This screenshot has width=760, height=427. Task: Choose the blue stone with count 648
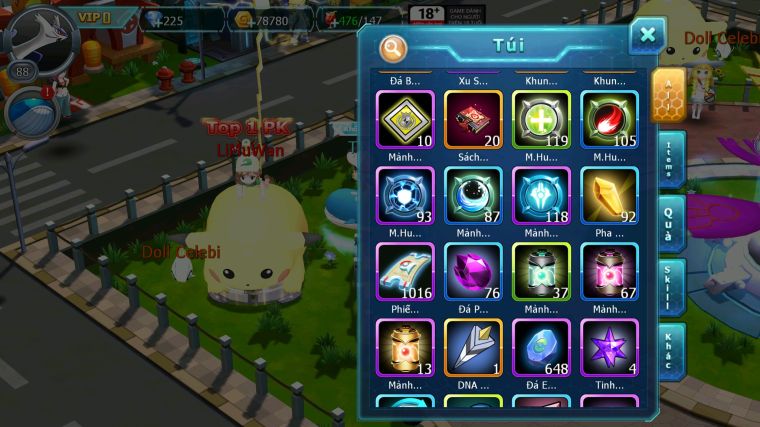(541, 347)
